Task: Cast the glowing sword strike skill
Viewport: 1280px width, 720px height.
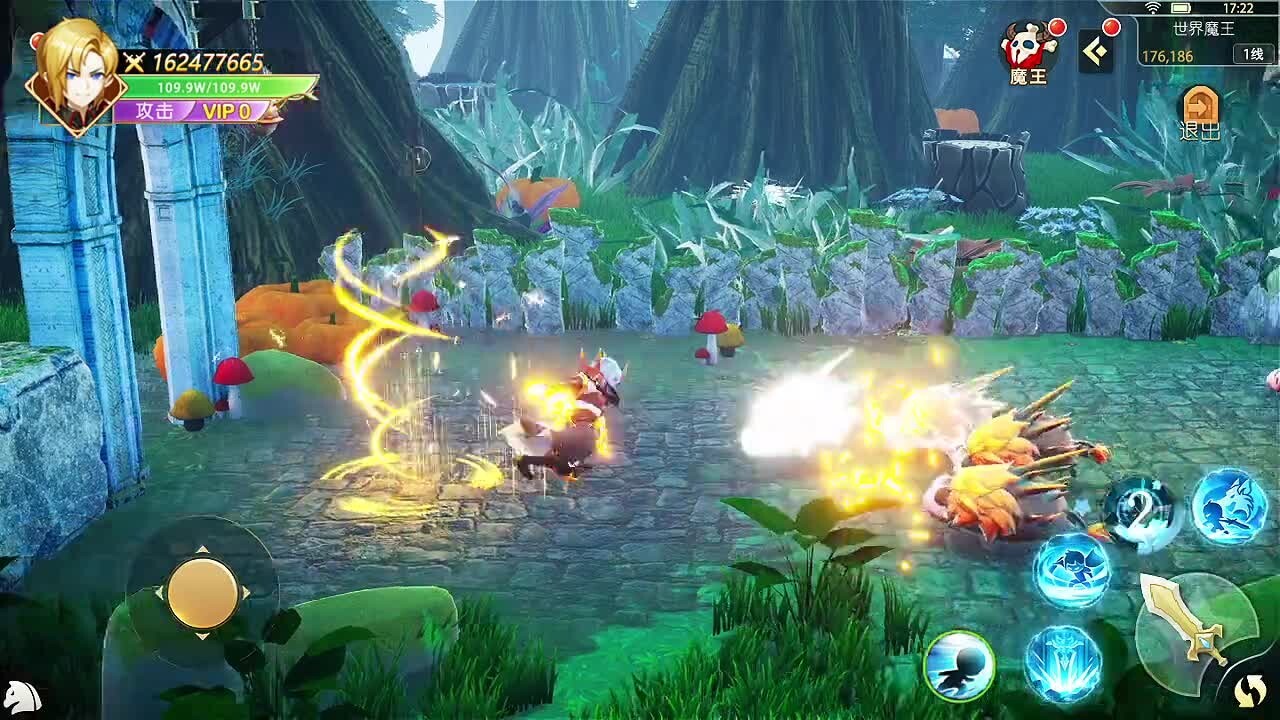Action: tap(1062, 663)
